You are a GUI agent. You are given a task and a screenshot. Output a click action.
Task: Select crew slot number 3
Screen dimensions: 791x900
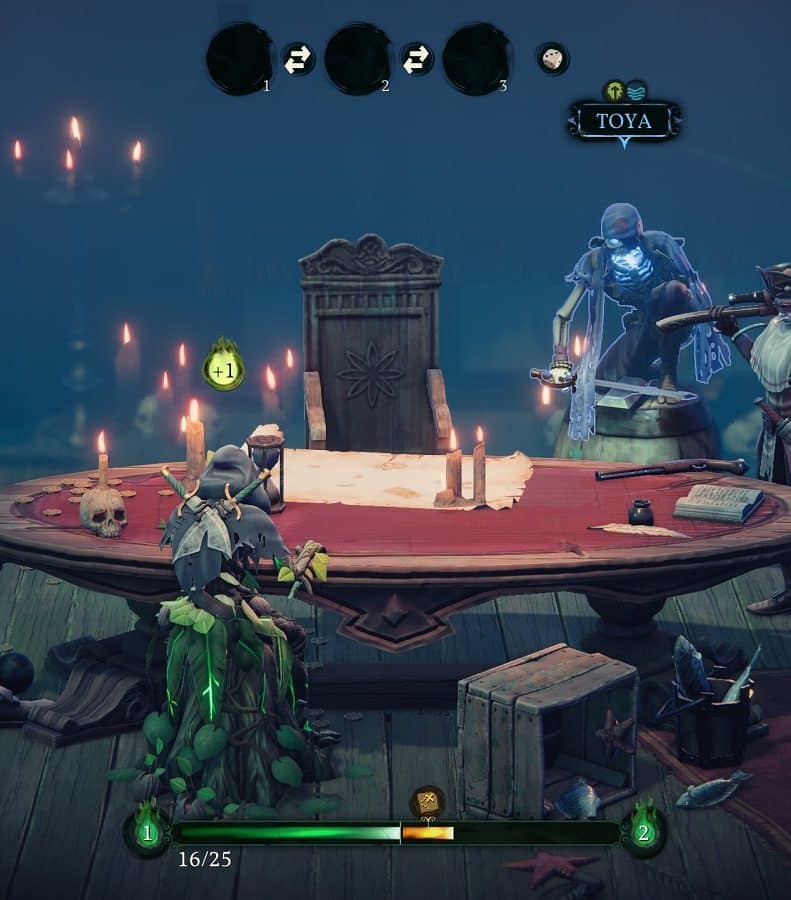point(476,59)
